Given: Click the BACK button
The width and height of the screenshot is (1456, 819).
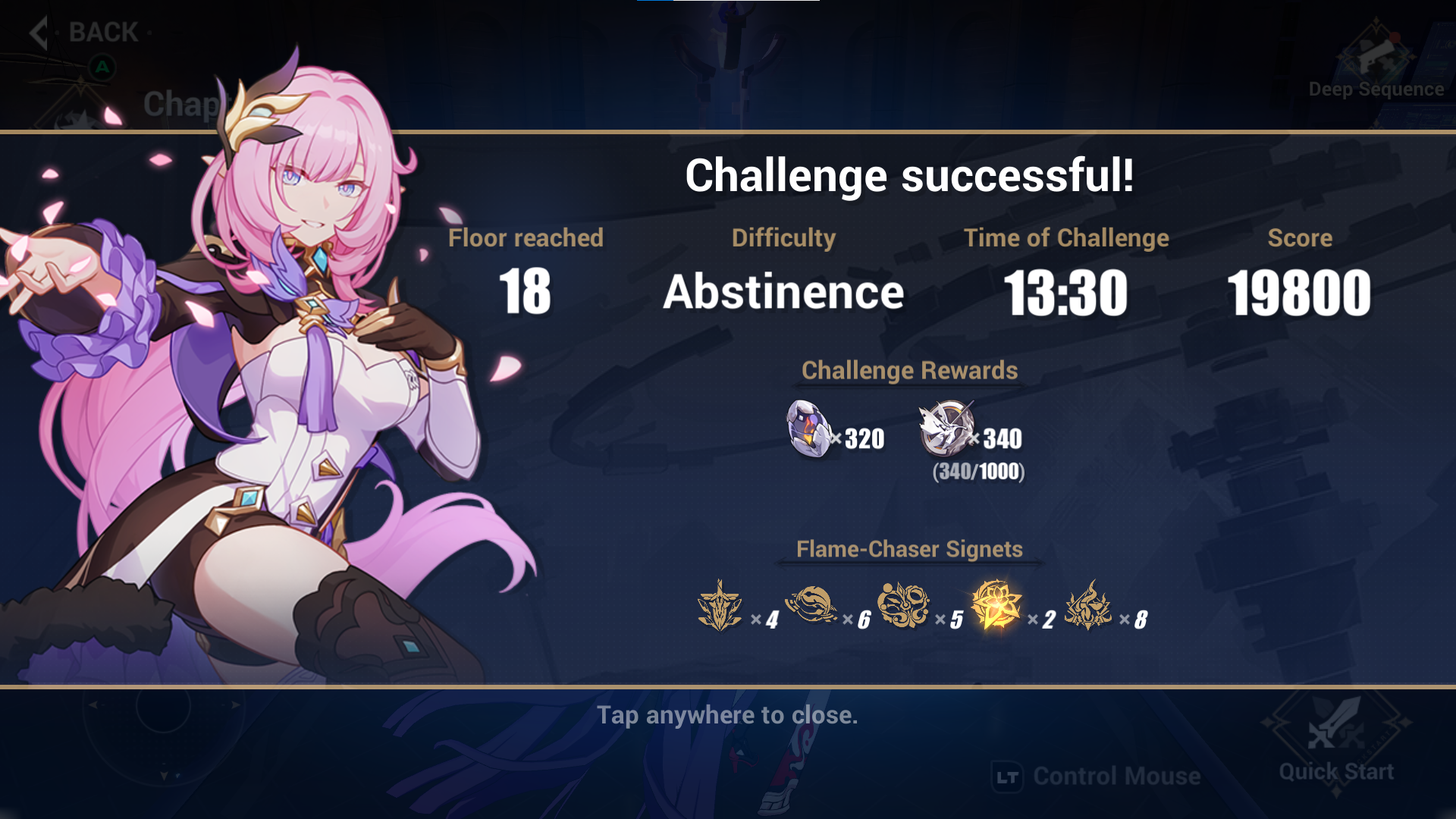Looking at the screenshot, I should [102, 32].
